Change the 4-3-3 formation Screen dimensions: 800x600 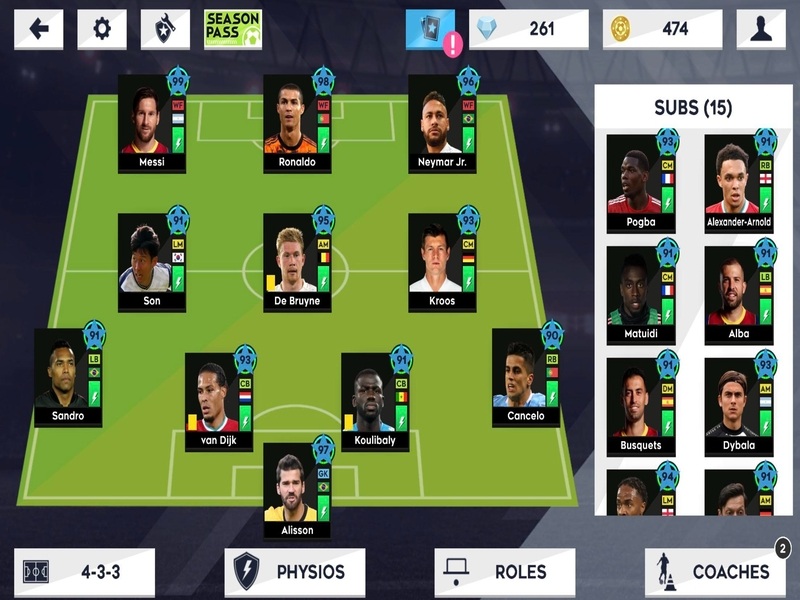coord(84,572)
